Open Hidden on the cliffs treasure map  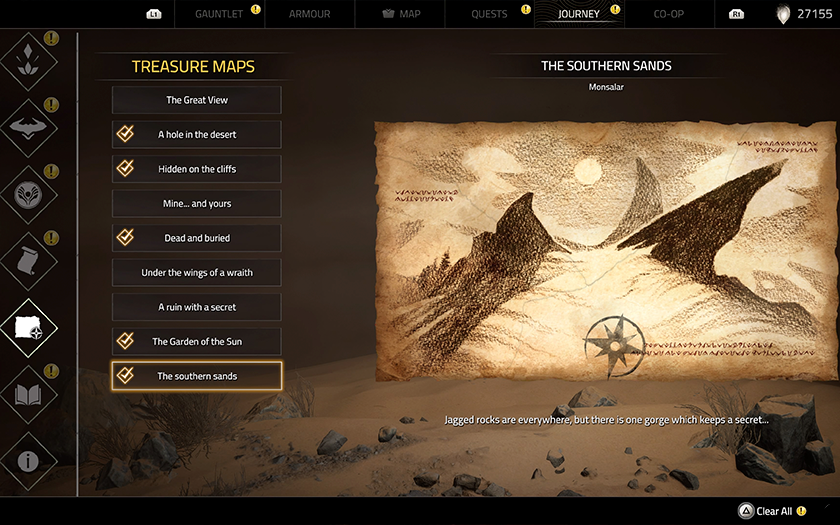[x=196, y=169]
